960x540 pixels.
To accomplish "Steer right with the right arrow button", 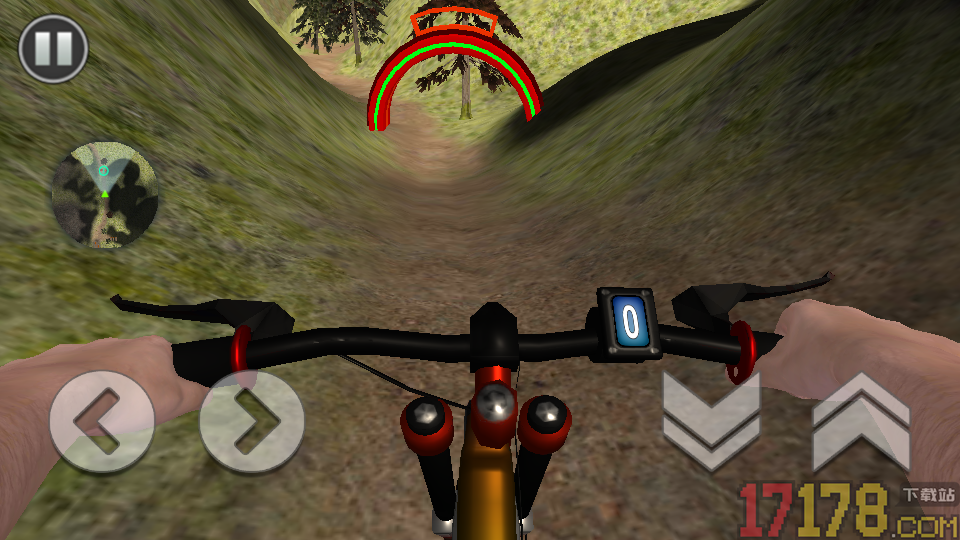I will (251, 421).
